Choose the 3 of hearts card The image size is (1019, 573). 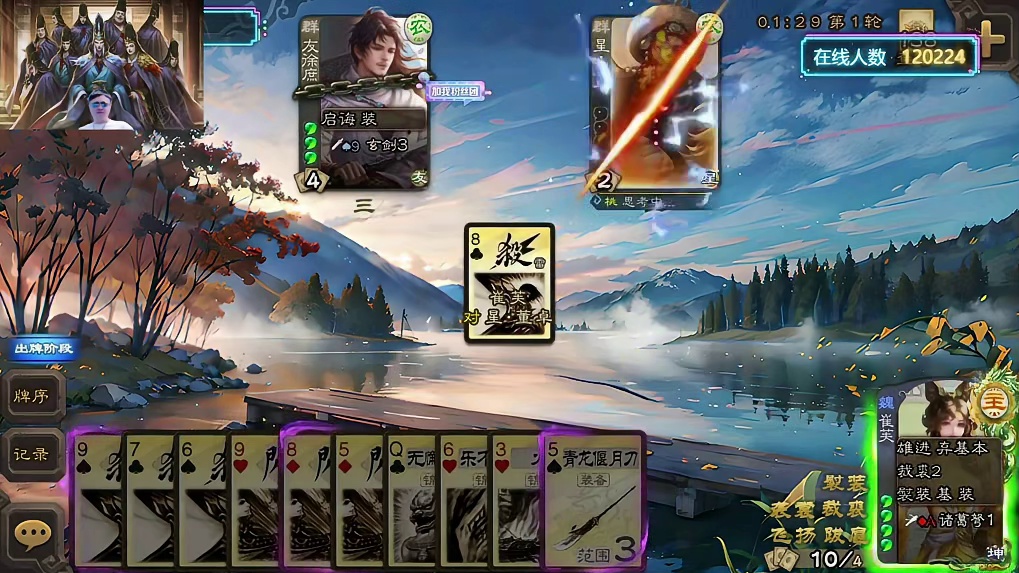point(515,500)
